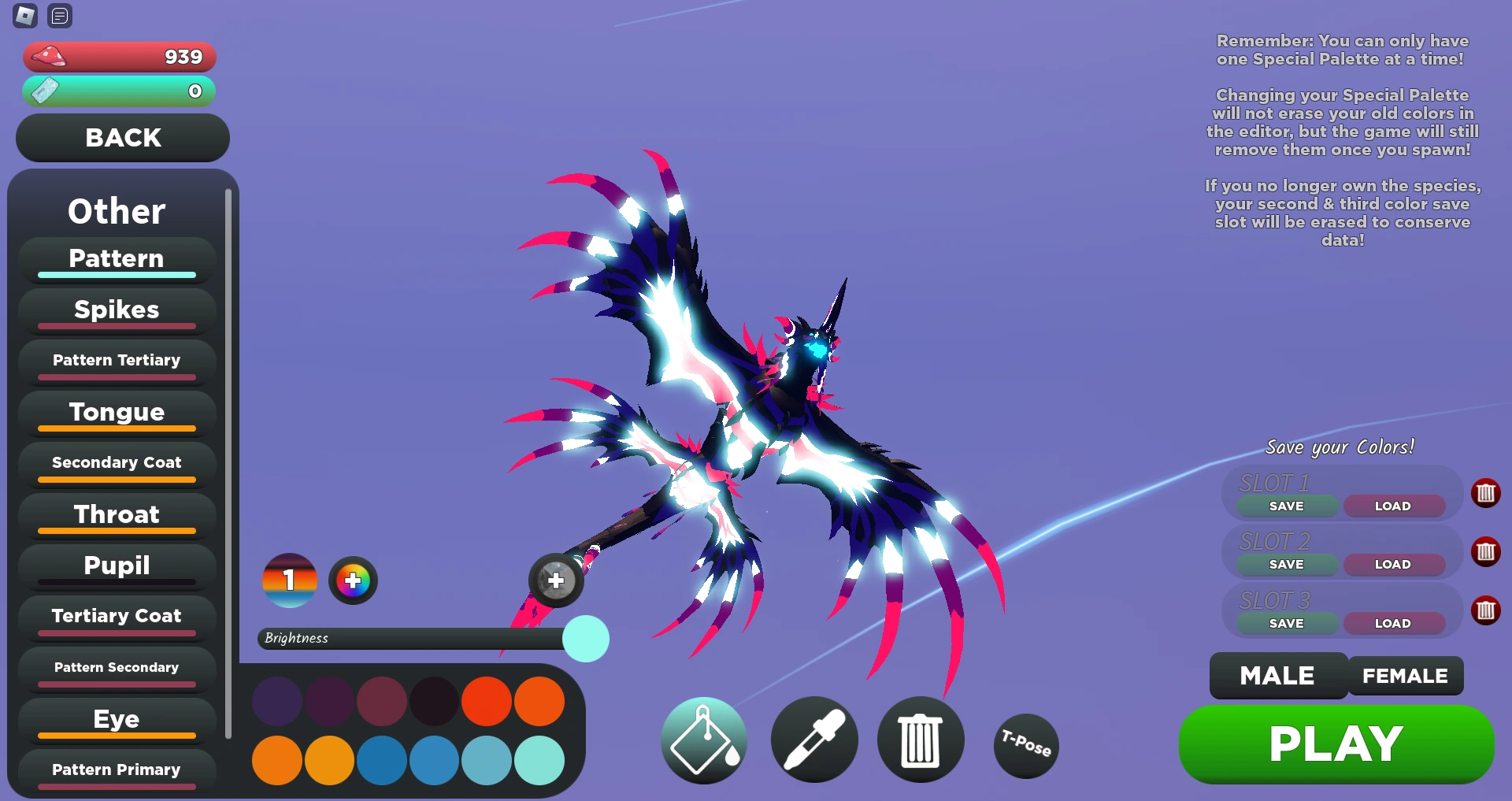Expand the Secondary Coat section
This screenshot has height=801, width=1512.
[116, 462]
